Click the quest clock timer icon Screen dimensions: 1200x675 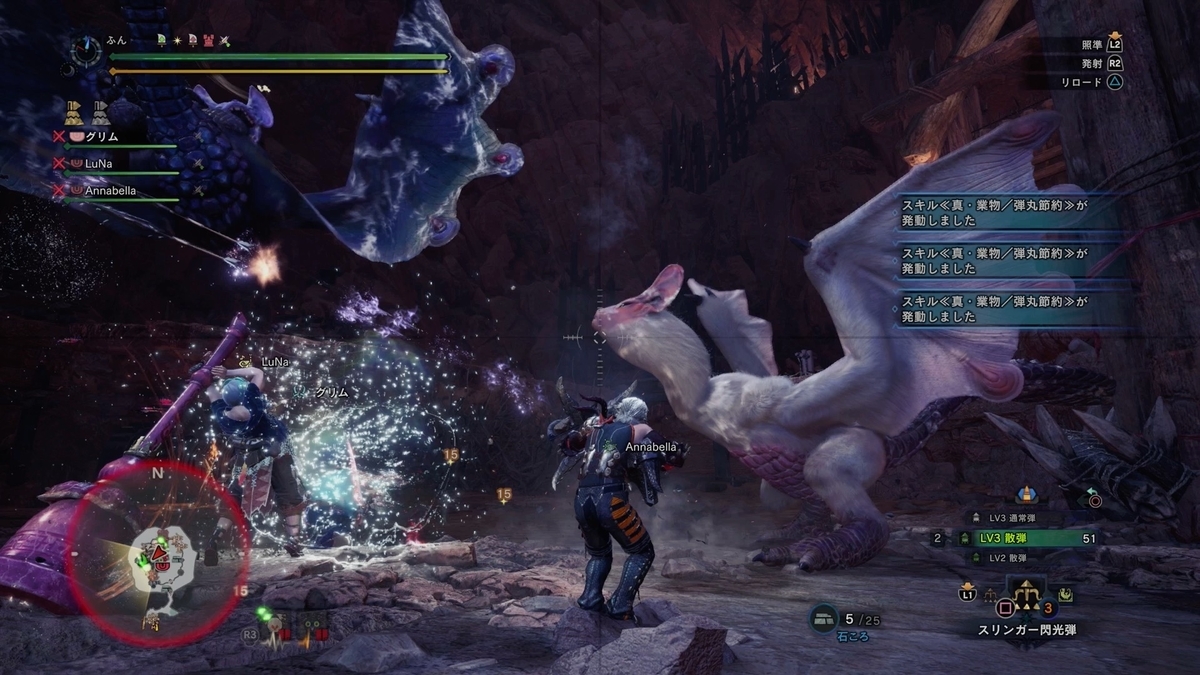pyautogui.click(x=88, y=50)
